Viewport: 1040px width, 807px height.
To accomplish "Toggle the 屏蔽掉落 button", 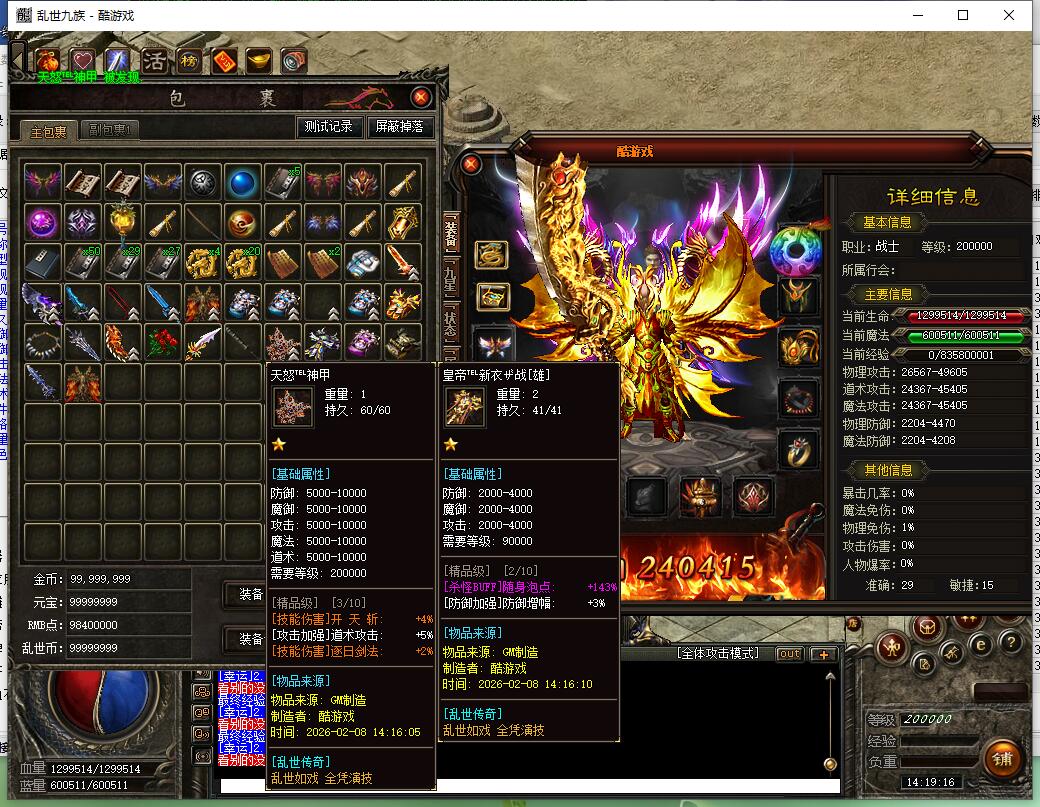I will tap(400, 127).
